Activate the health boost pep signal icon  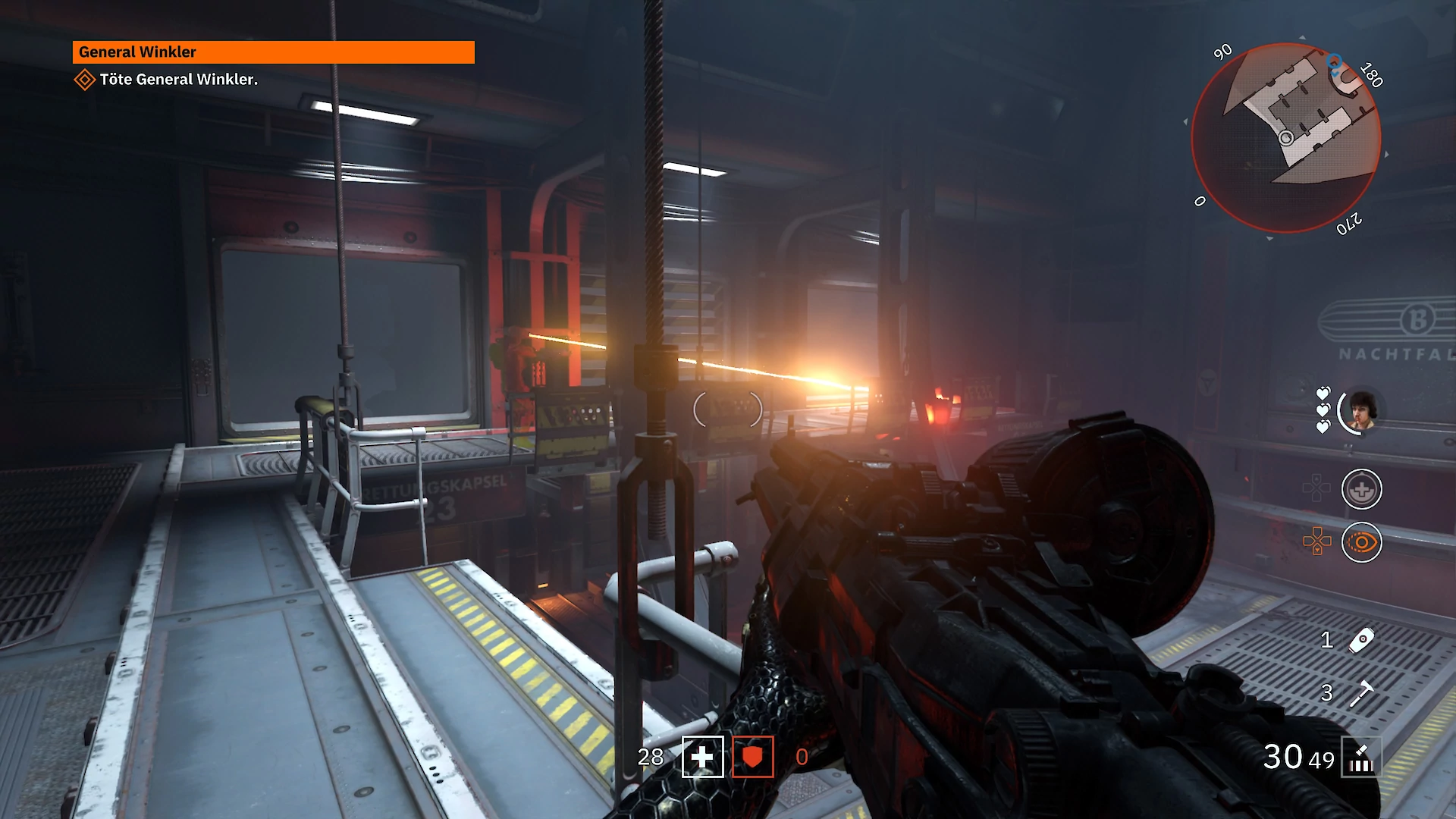click(1361, 490)
